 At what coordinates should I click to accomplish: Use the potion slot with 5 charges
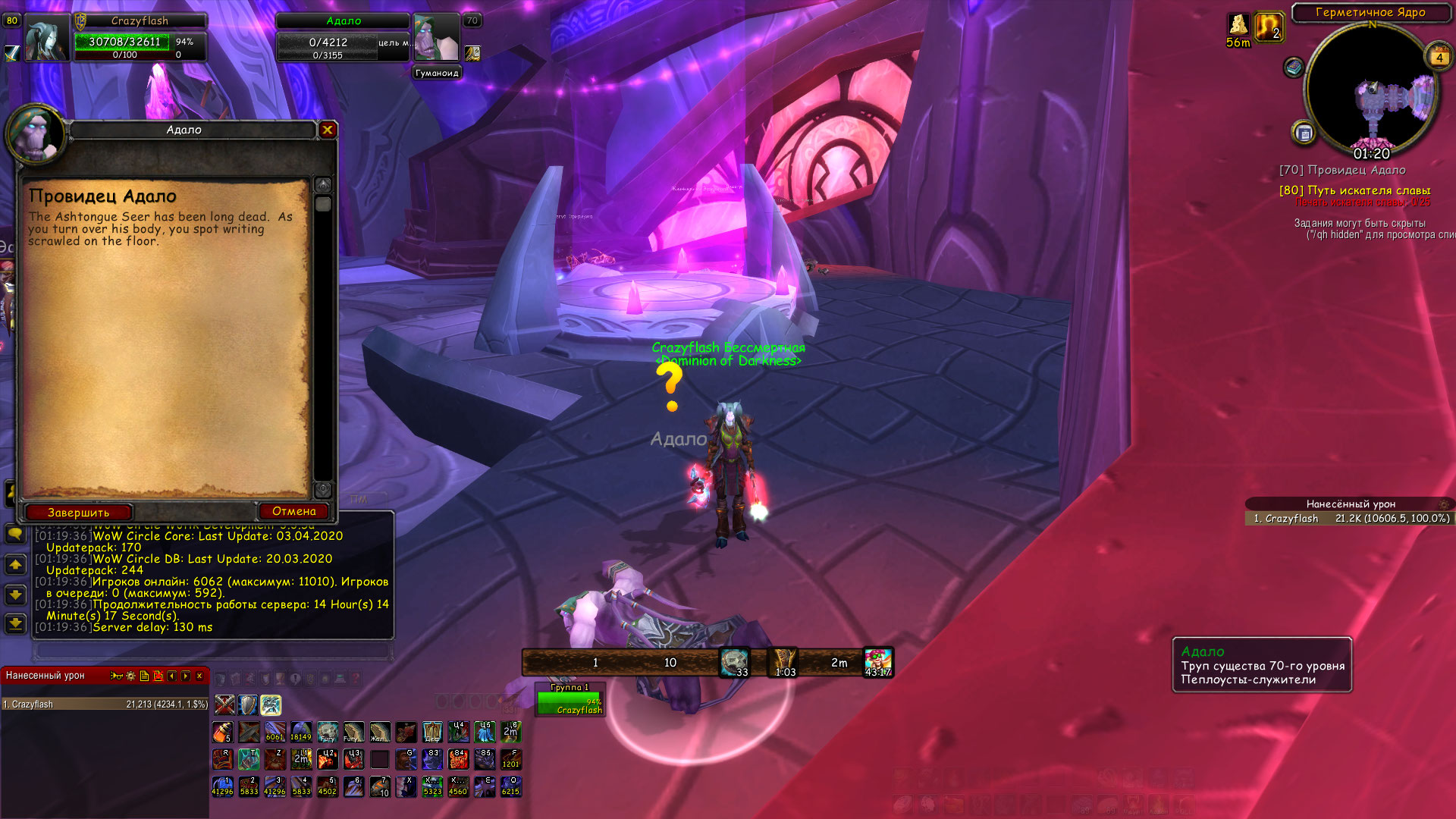pyautogui.click(x=223, y=733)
